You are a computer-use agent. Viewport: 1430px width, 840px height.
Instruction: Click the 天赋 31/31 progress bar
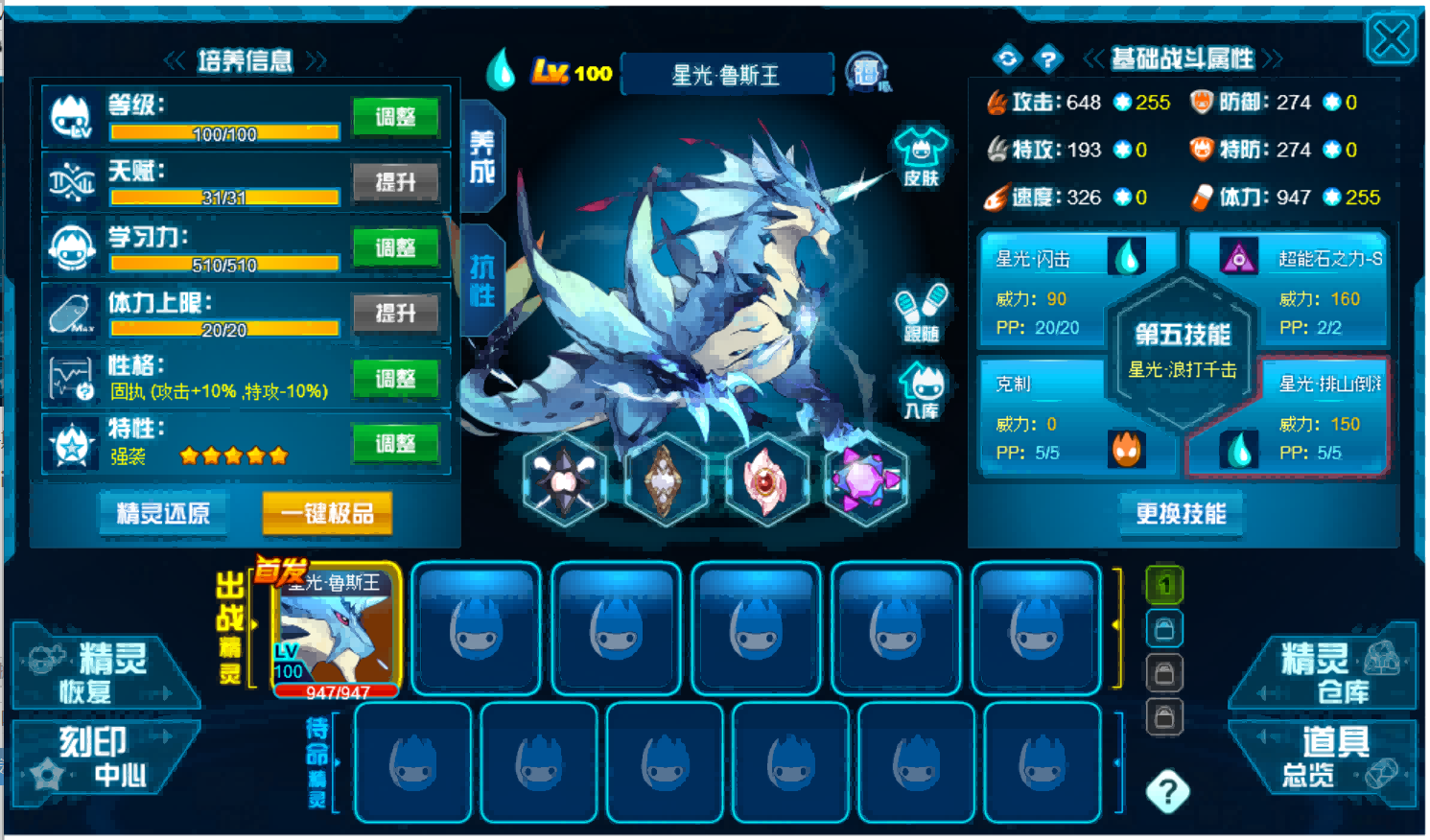[224, 197]
